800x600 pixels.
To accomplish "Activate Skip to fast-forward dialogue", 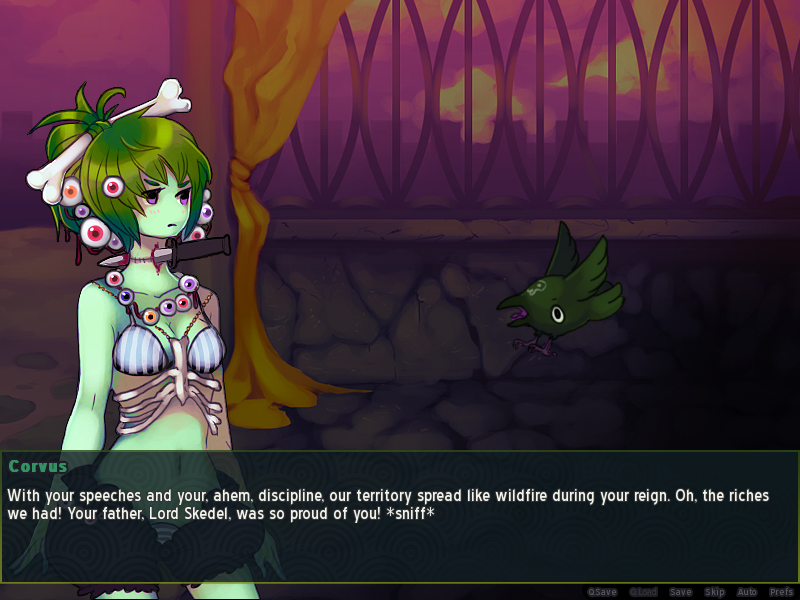I will click(x=714, y=592).
